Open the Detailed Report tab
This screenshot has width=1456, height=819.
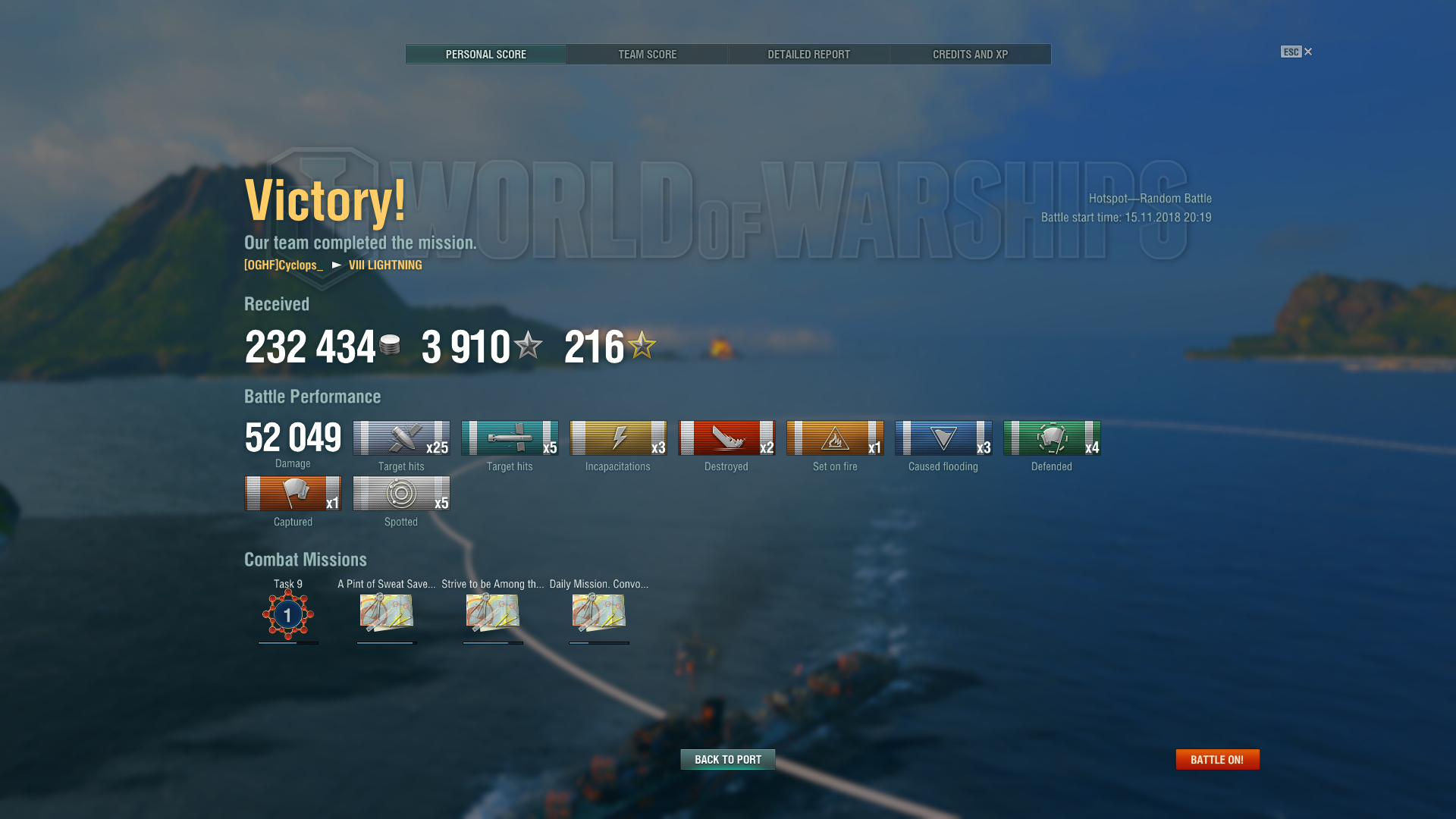pos(808,55)
